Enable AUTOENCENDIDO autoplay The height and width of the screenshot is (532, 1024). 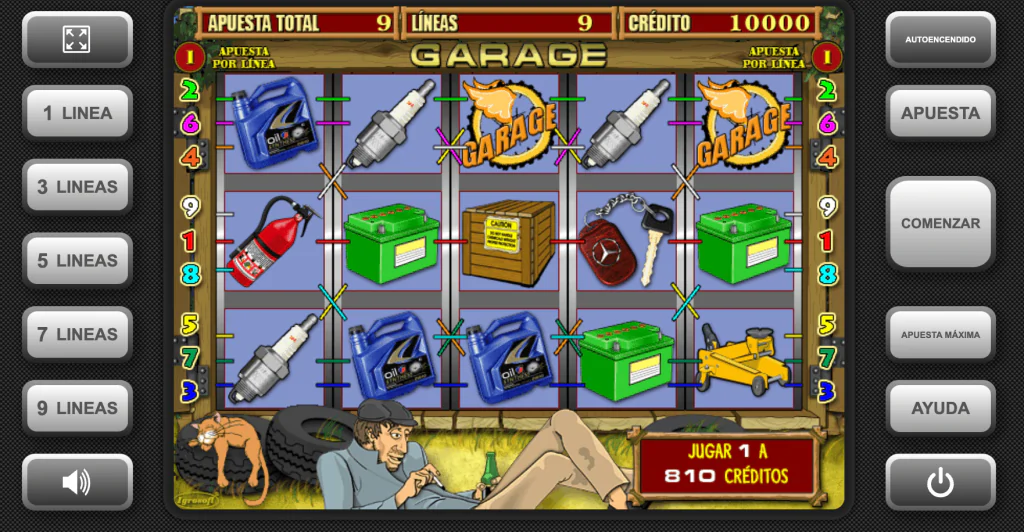[940, 39]
